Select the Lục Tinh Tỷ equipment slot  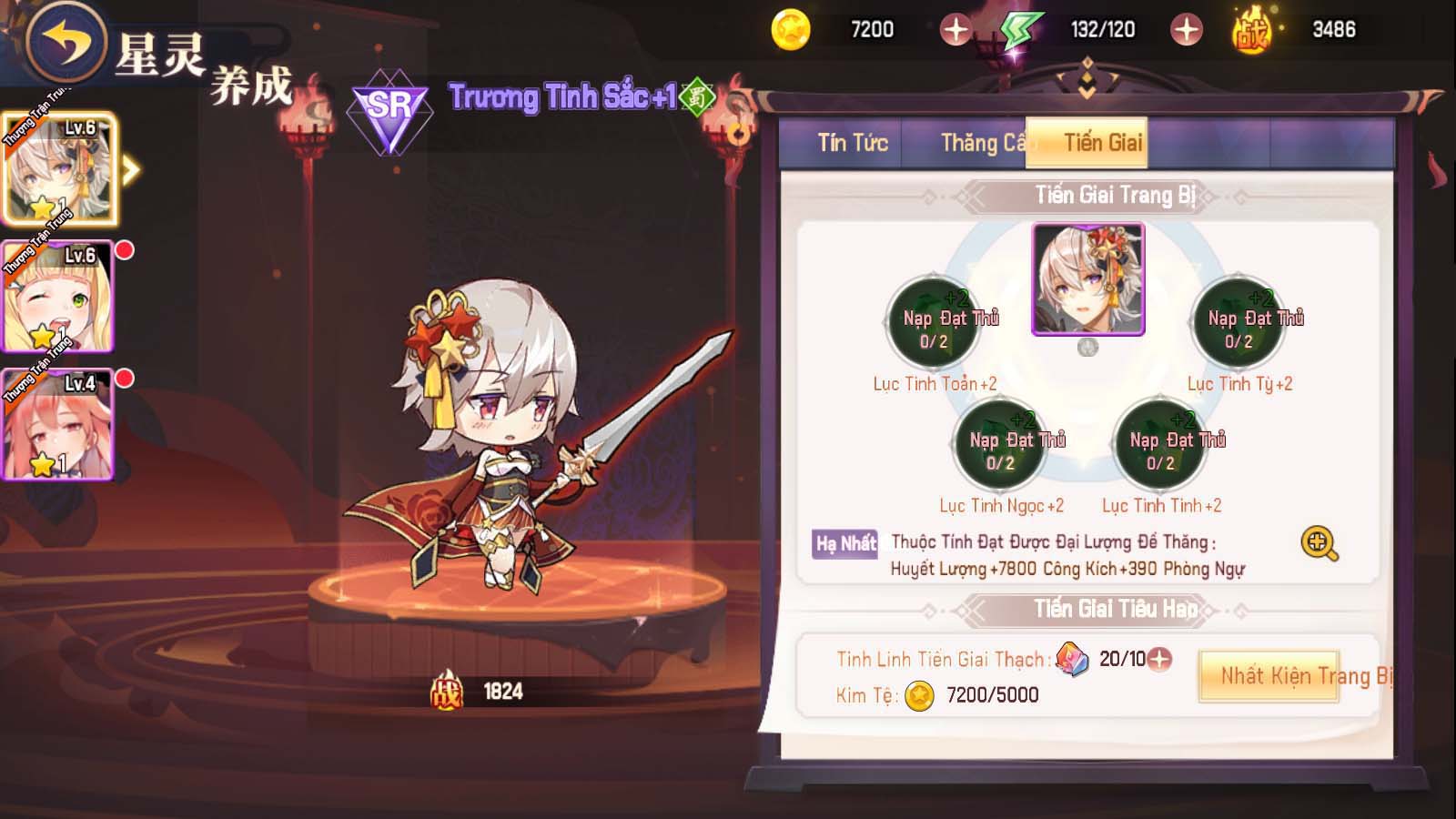(1239, 322)
